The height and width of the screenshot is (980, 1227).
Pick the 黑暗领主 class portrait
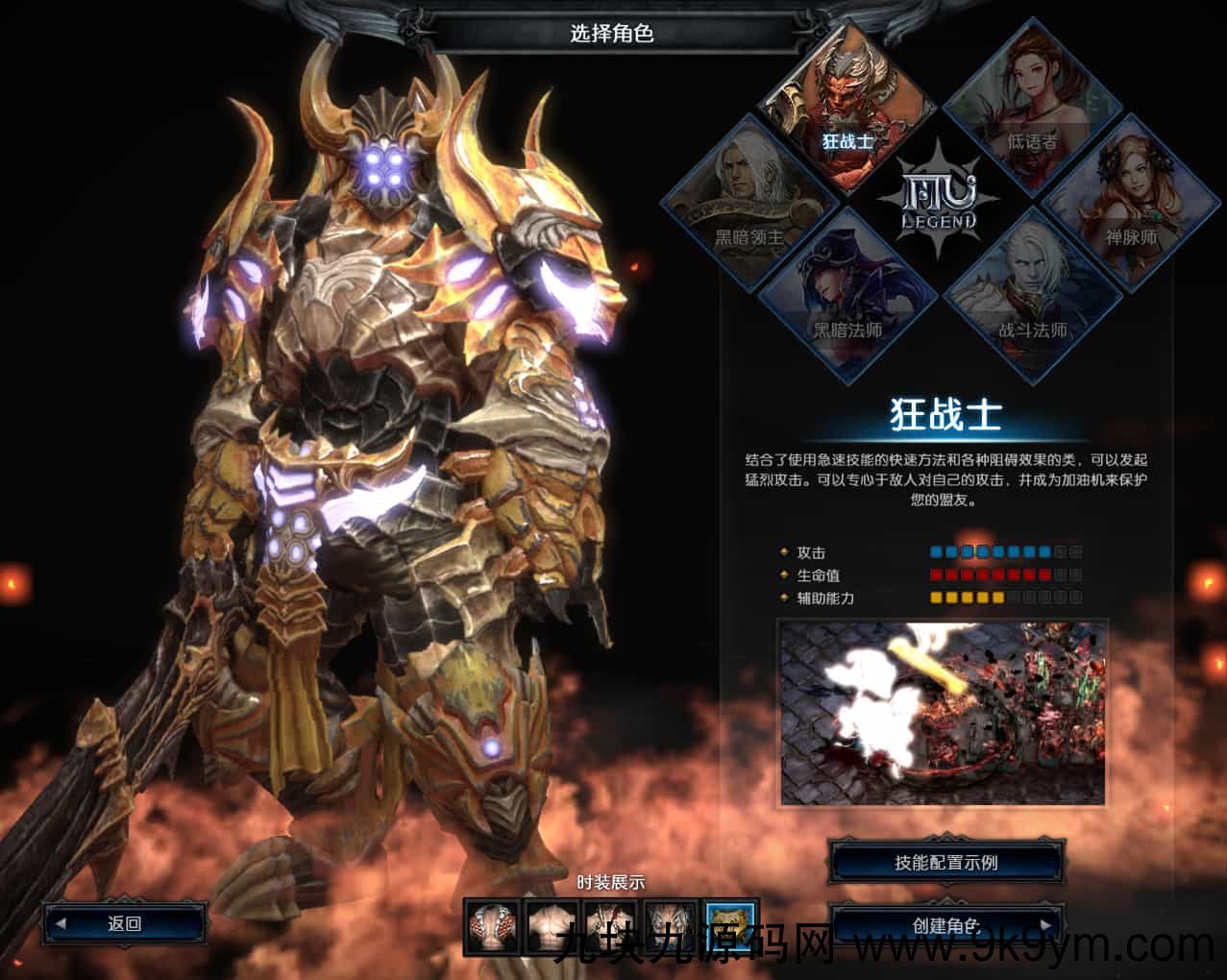748,202
